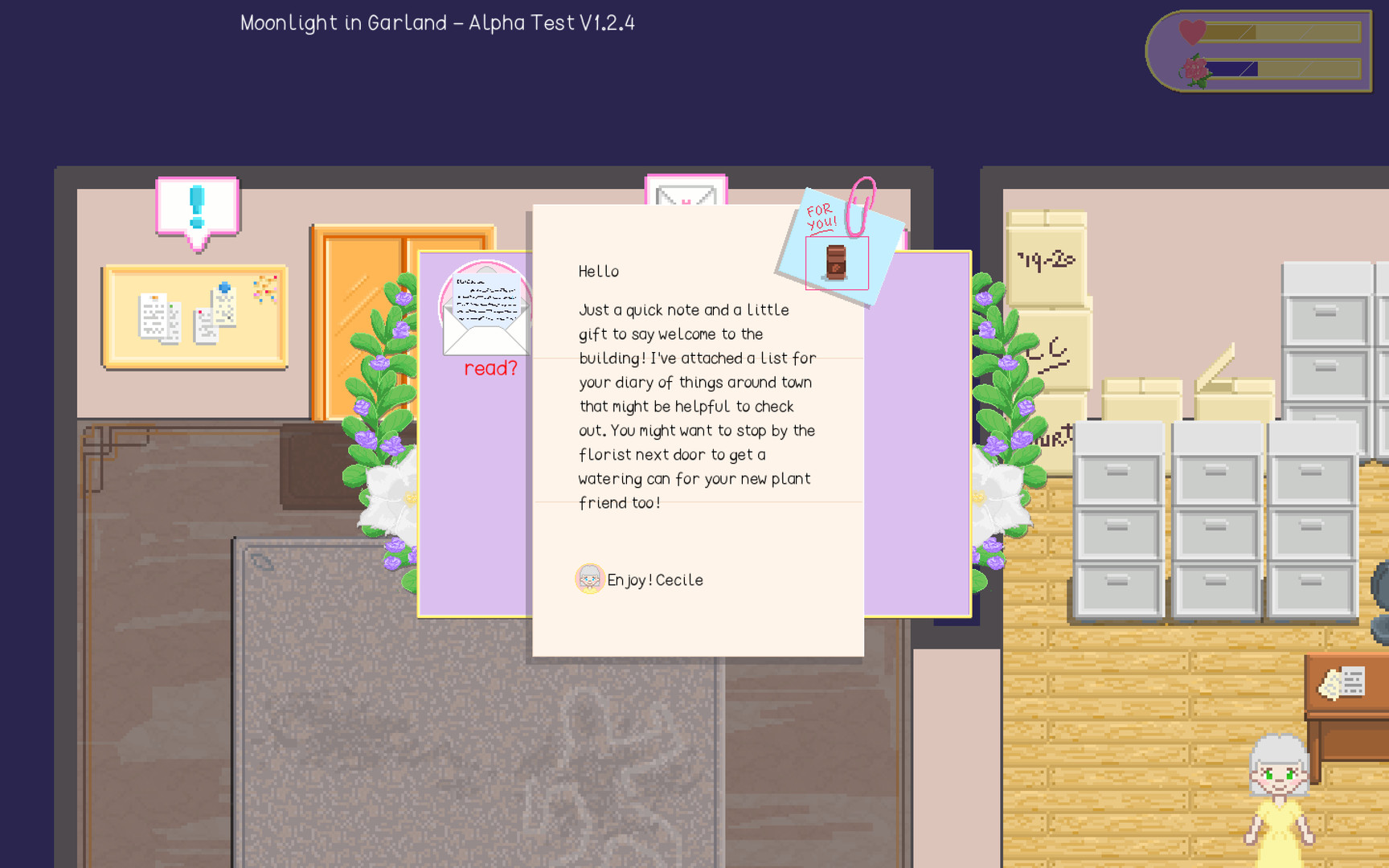Open the letter via the read? prompt
Screen dimensions: 1389x868
coord(490,368)
